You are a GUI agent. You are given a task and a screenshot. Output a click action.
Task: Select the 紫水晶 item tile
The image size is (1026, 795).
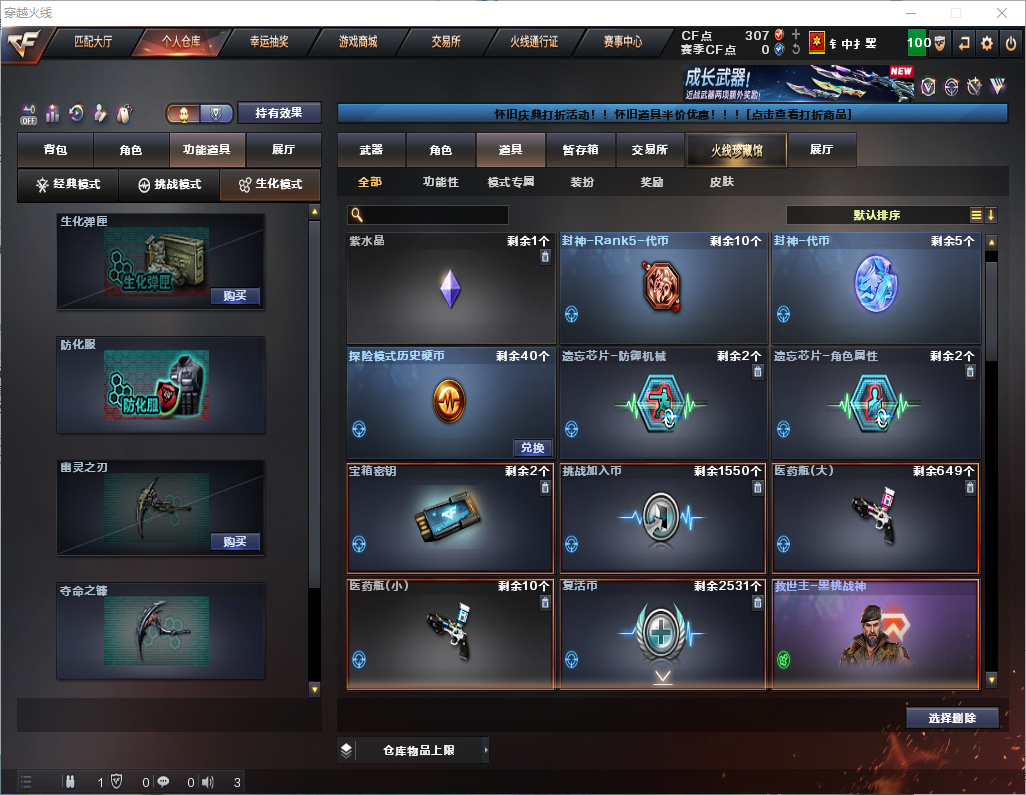(450, 289)
